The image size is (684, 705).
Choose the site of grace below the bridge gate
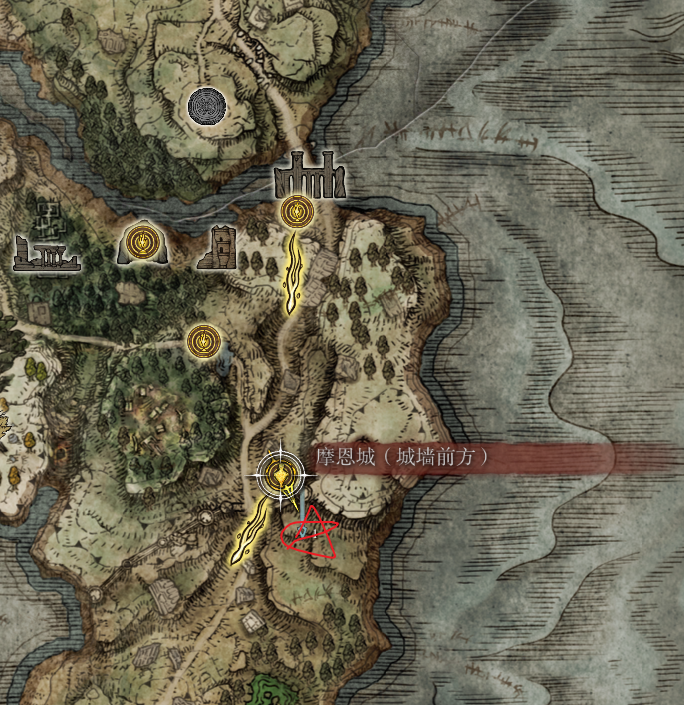pyautogui.click(x=294, y=211)
